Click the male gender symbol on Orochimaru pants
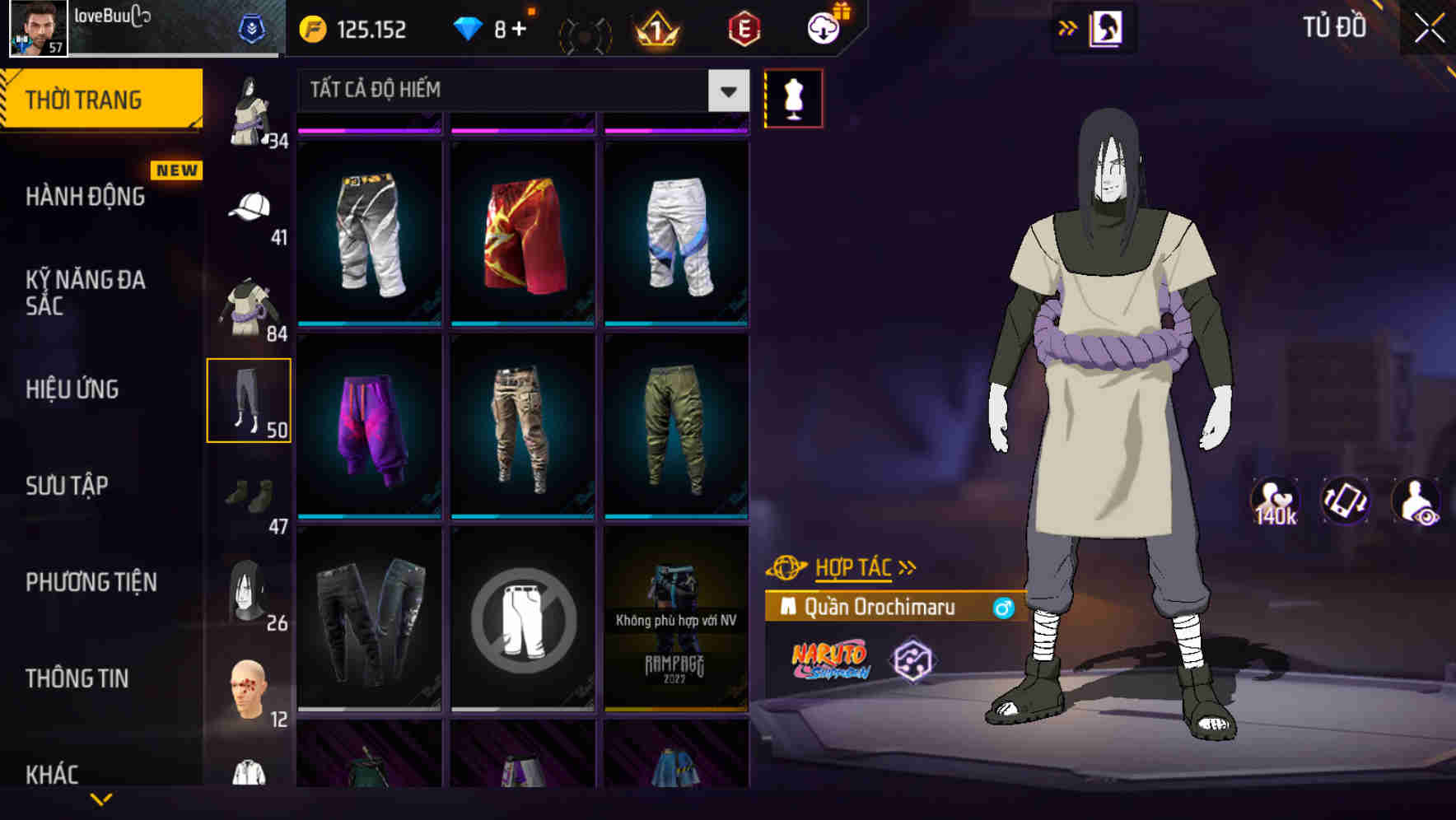1456x820 pixels. point(1004,609)
